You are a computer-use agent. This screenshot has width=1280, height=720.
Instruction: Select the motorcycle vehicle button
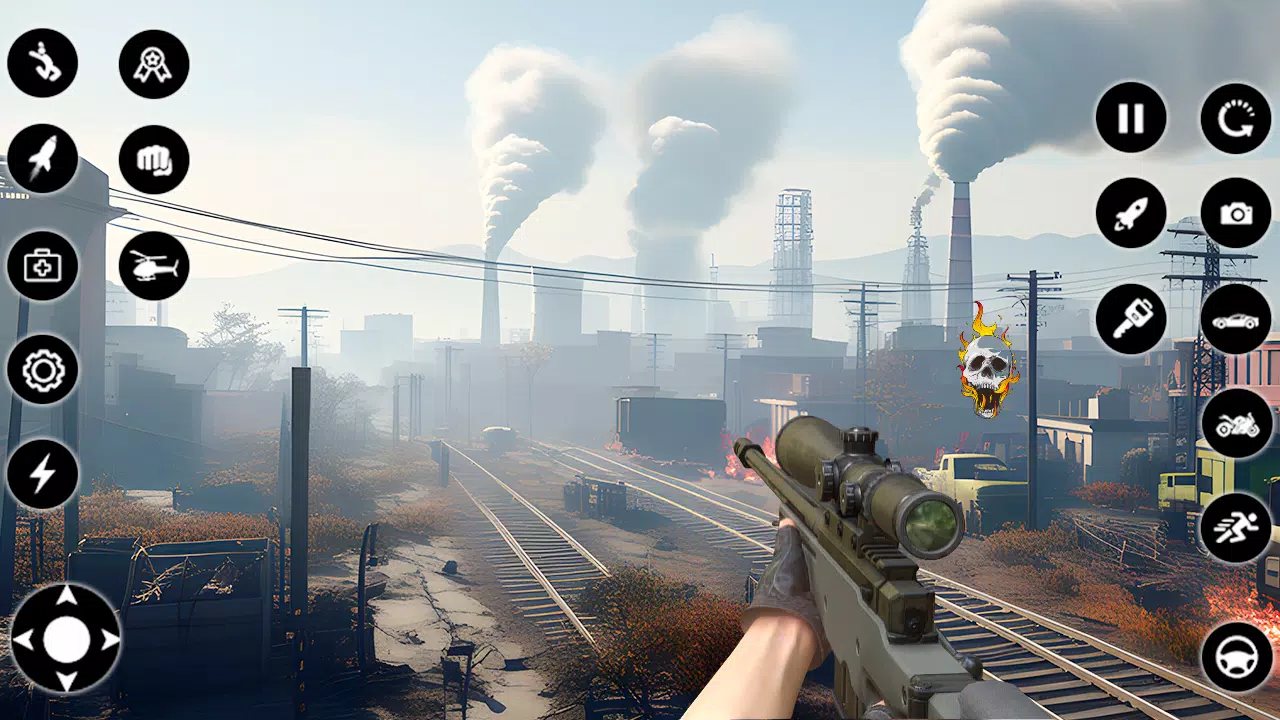(1236, 424)
